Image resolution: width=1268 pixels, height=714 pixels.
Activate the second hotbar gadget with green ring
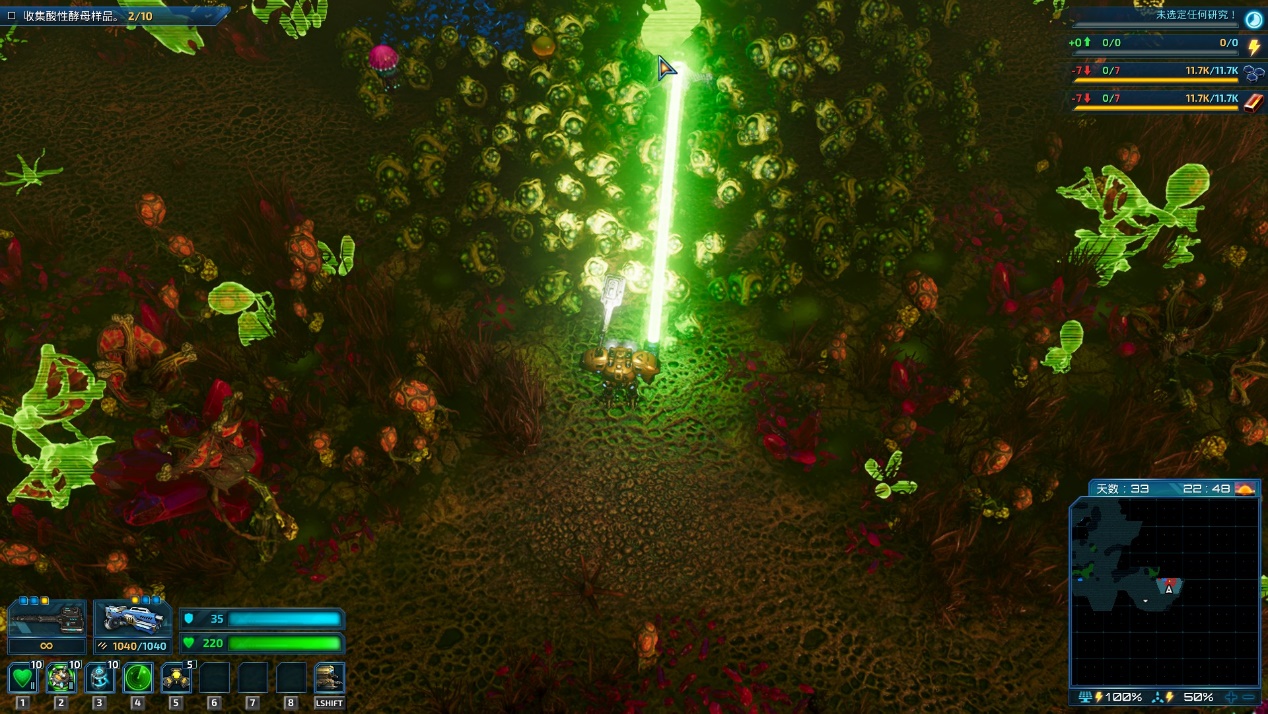61,678
